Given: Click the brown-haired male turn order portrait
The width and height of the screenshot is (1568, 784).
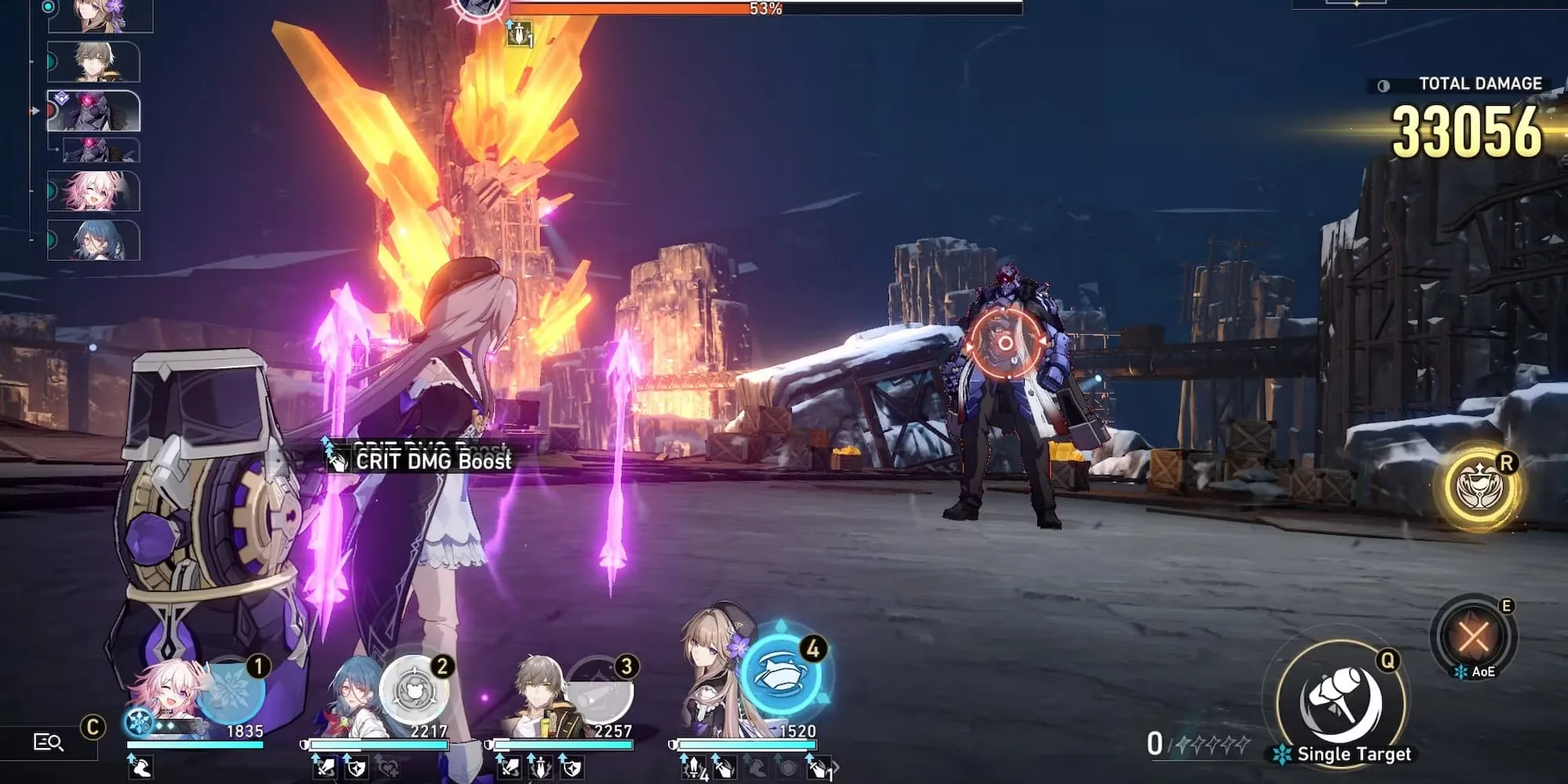Looking at the screenshot, I should (94, 63).
